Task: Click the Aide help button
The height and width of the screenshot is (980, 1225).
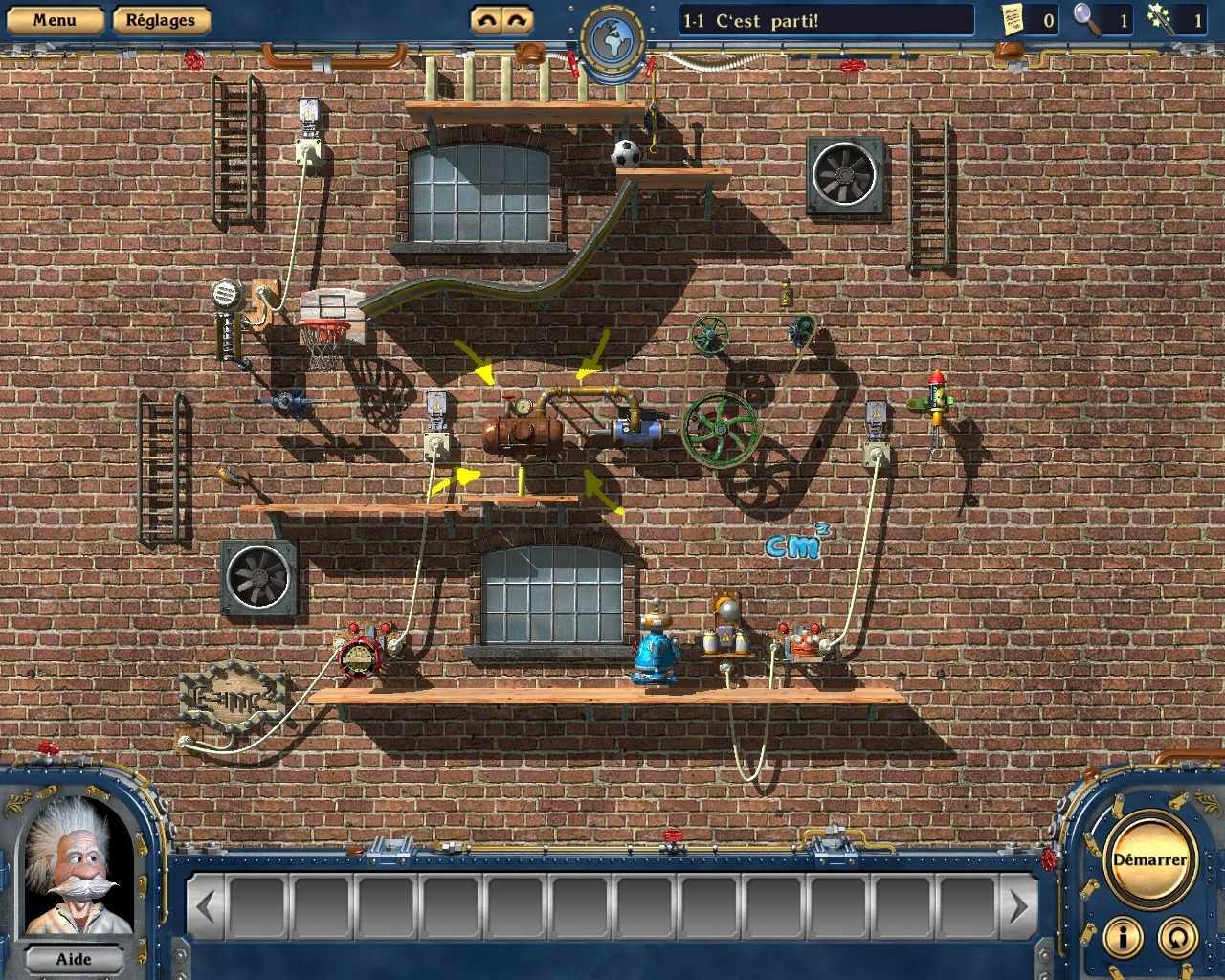Action: [x=74, y=959]
